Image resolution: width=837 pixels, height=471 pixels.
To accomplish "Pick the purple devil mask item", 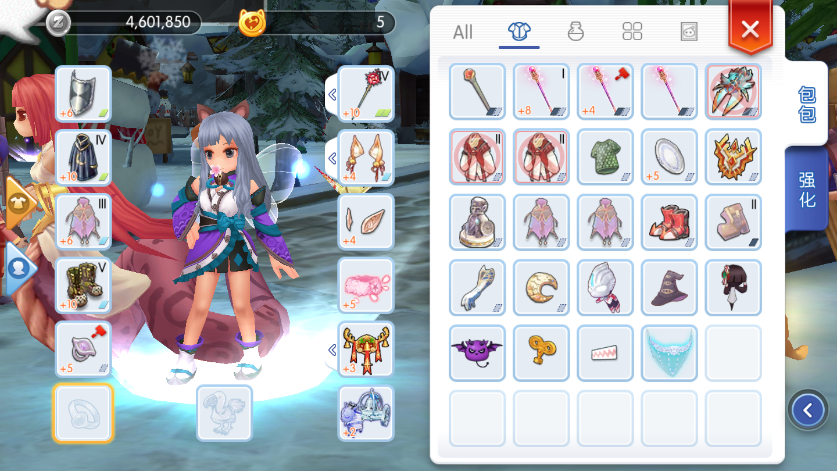I will tap(477, 352).
